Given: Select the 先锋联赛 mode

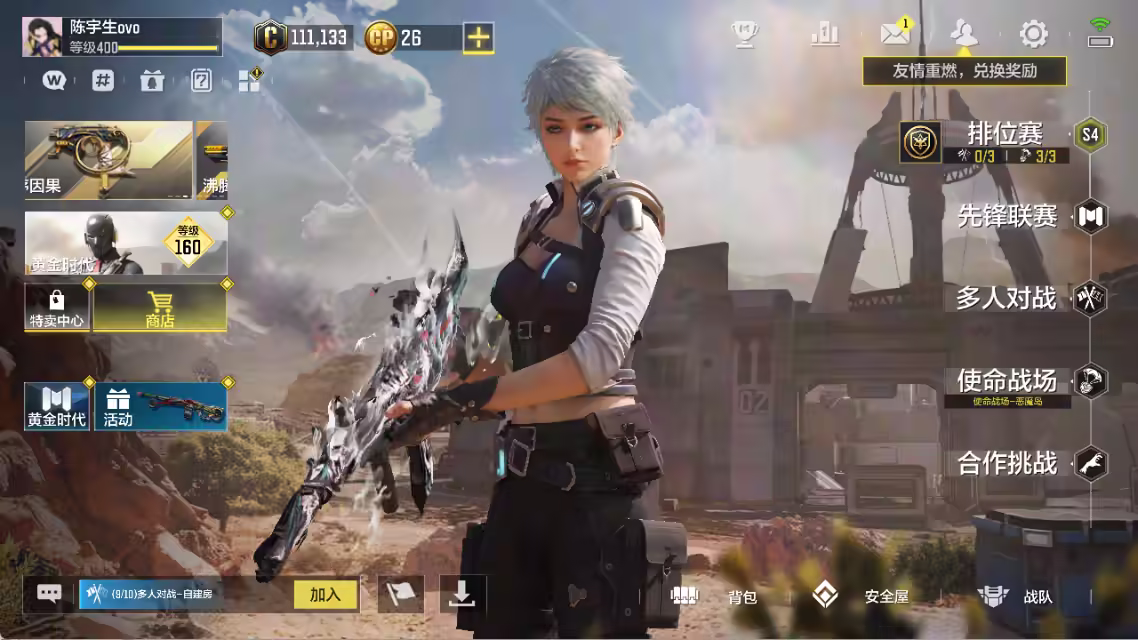Looking at the screenshot, I should [1008, 216].
